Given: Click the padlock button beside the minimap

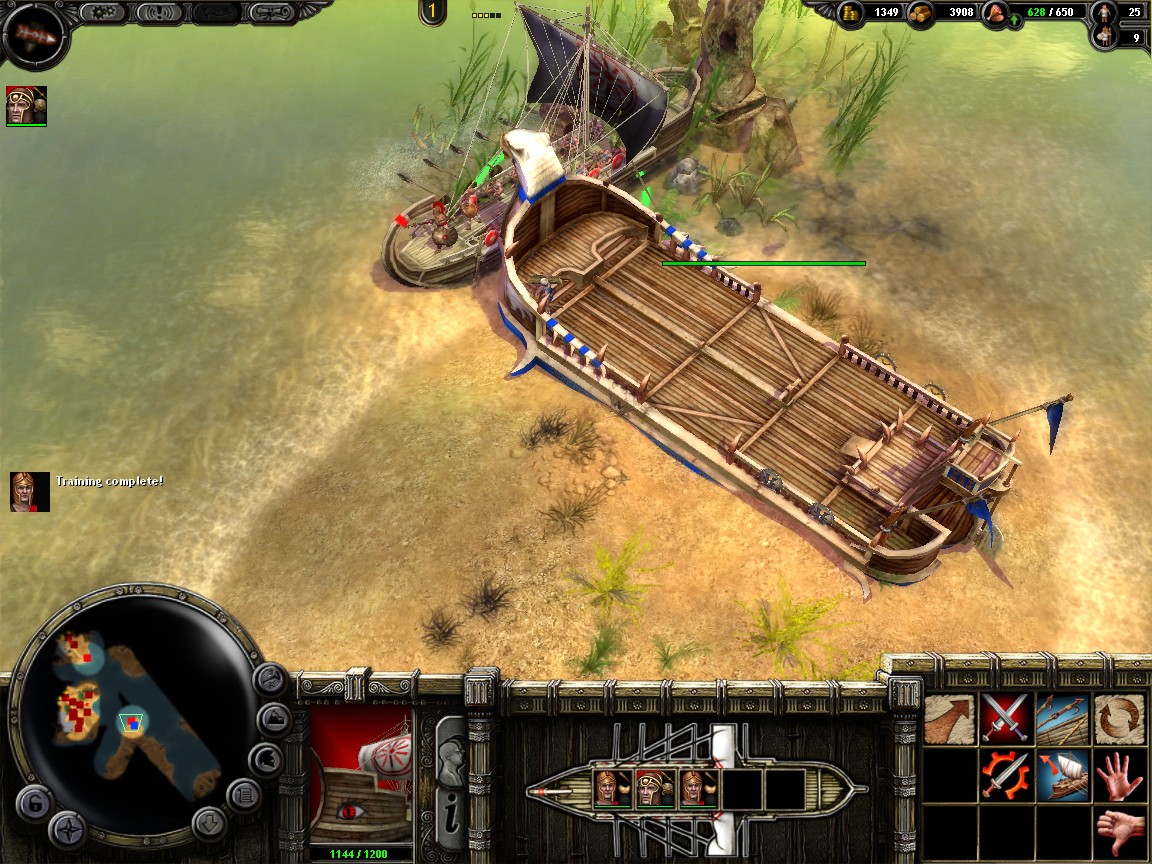Looking at the screenshot, I should click(x=33, y=802).
